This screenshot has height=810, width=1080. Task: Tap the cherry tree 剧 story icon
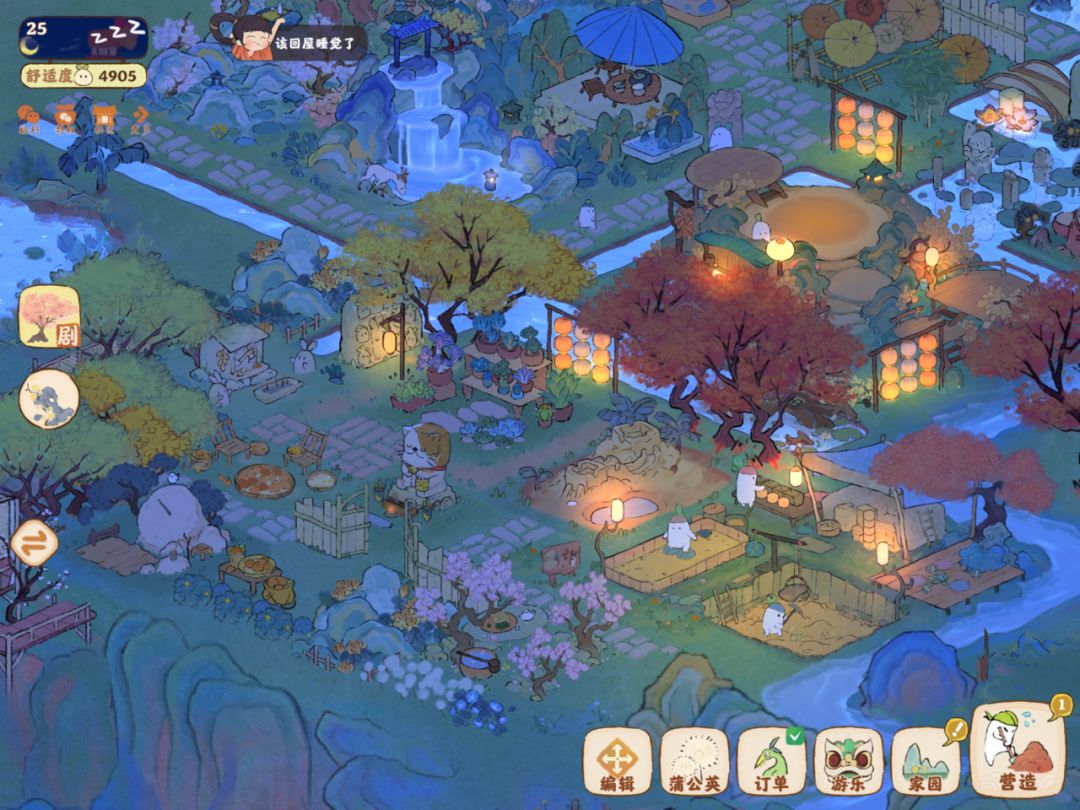(x=50, y=316)
